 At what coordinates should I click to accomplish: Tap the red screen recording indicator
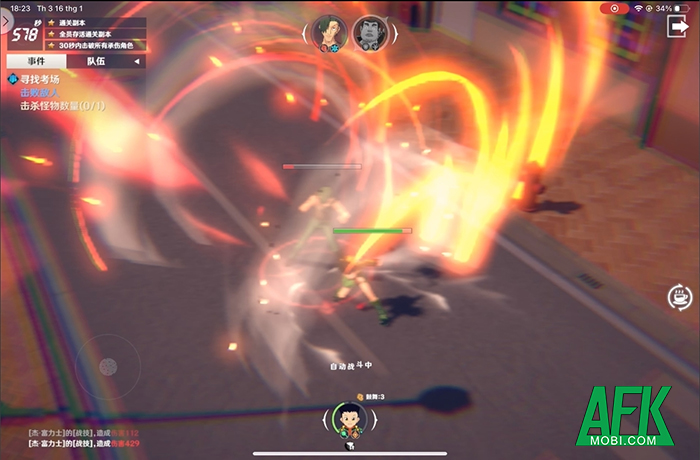click(614, 8)
